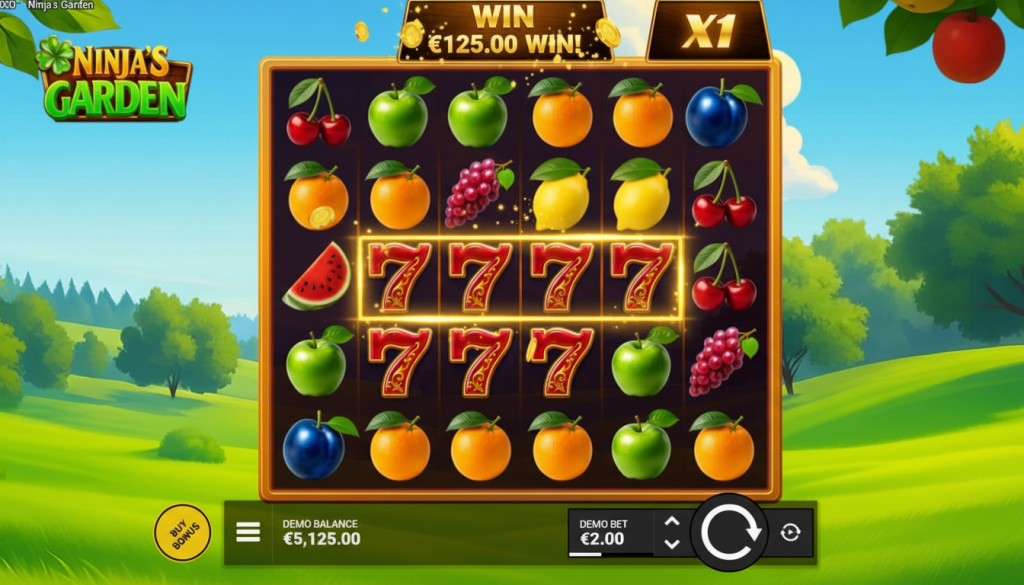The image size is (1024, 585).
Task: Decrease the demo bet amount
Action: point(672,544)
